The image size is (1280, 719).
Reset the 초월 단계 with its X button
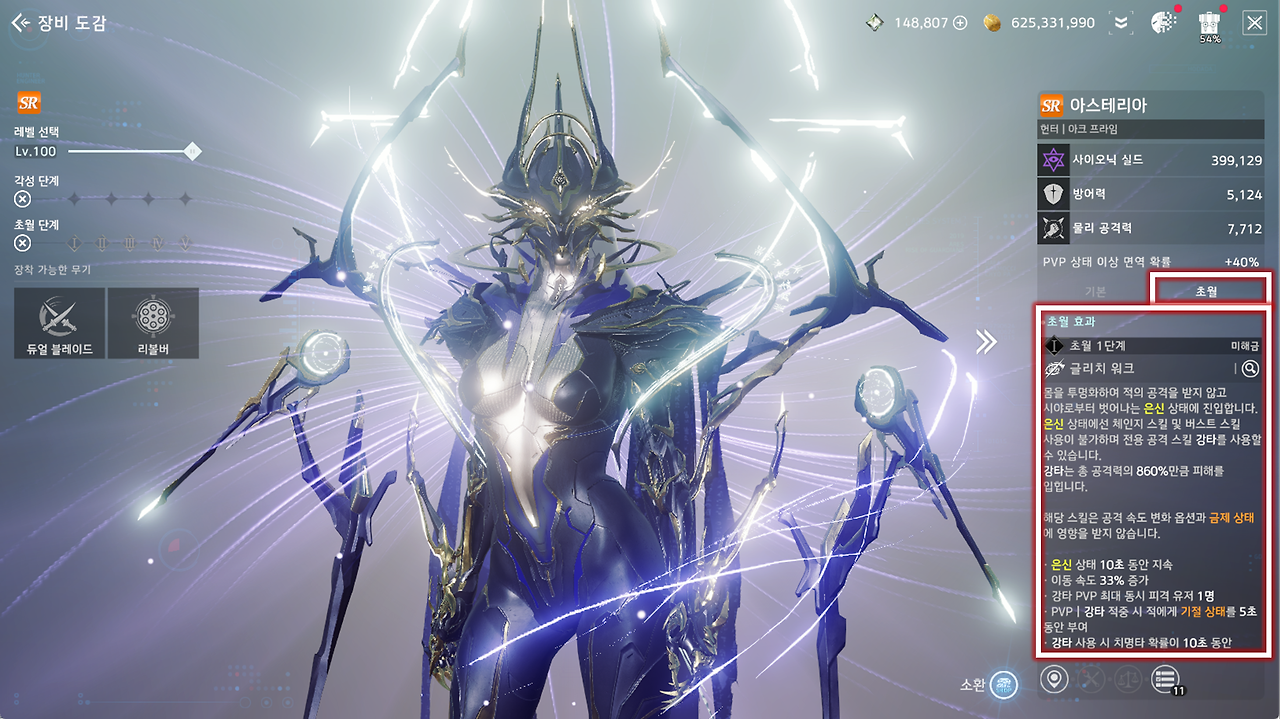23,243
